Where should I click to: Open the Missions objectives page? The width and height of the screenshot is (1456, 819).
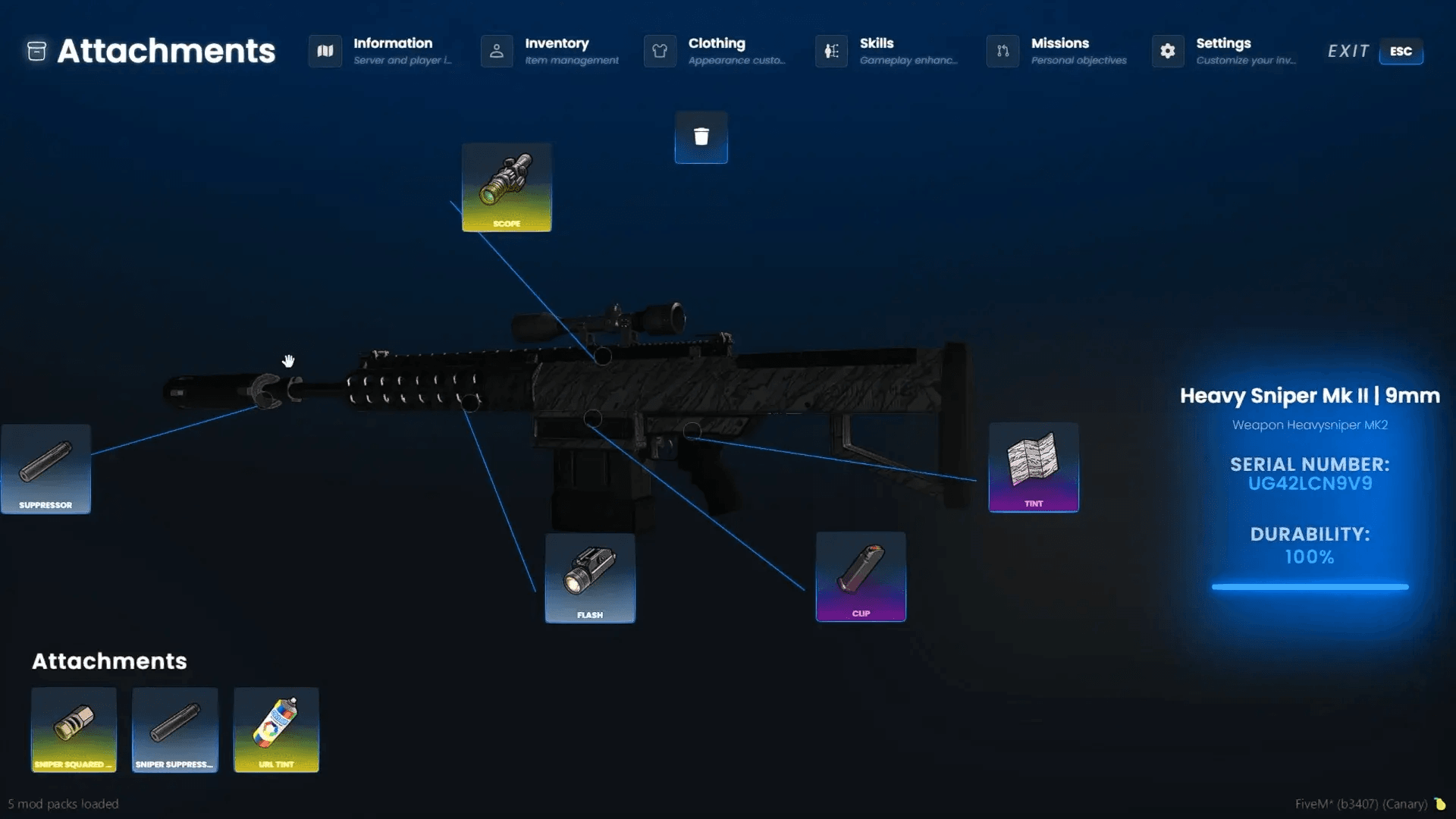point(1002,51)
